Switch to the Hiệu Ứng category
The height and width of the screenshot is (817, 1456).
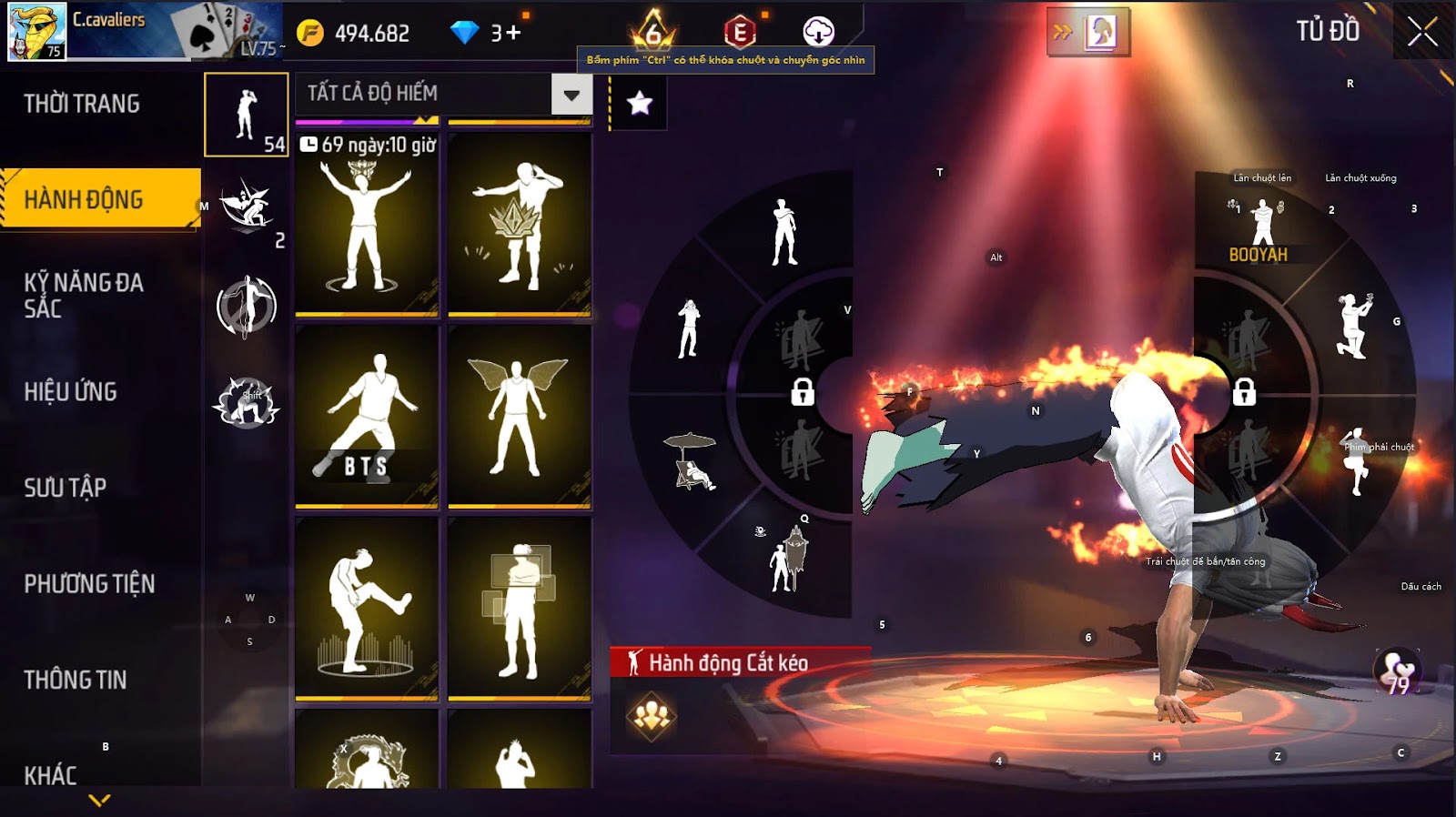(71, 391)
